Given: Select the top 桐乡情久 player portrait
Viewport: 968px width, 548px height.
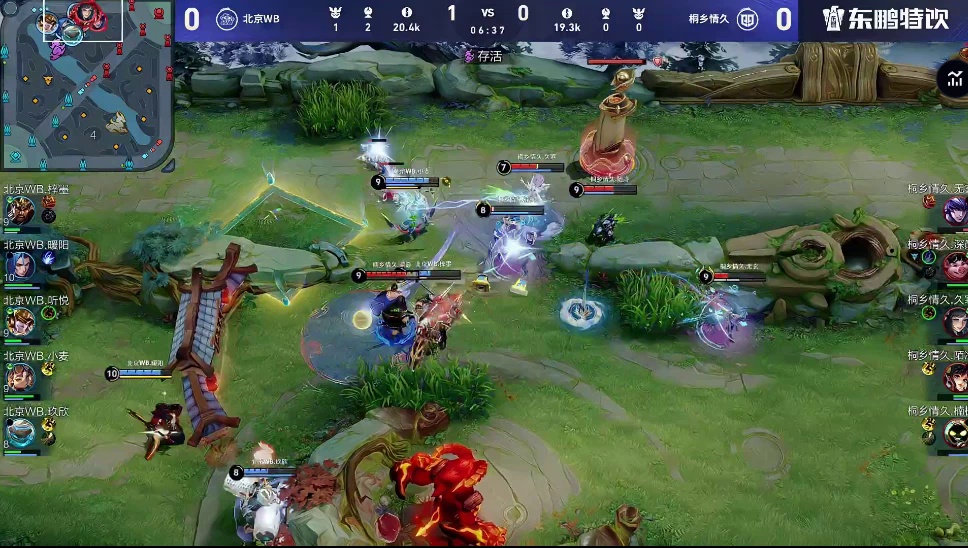Looking at the screenshot, I should [x=955, y=210].
